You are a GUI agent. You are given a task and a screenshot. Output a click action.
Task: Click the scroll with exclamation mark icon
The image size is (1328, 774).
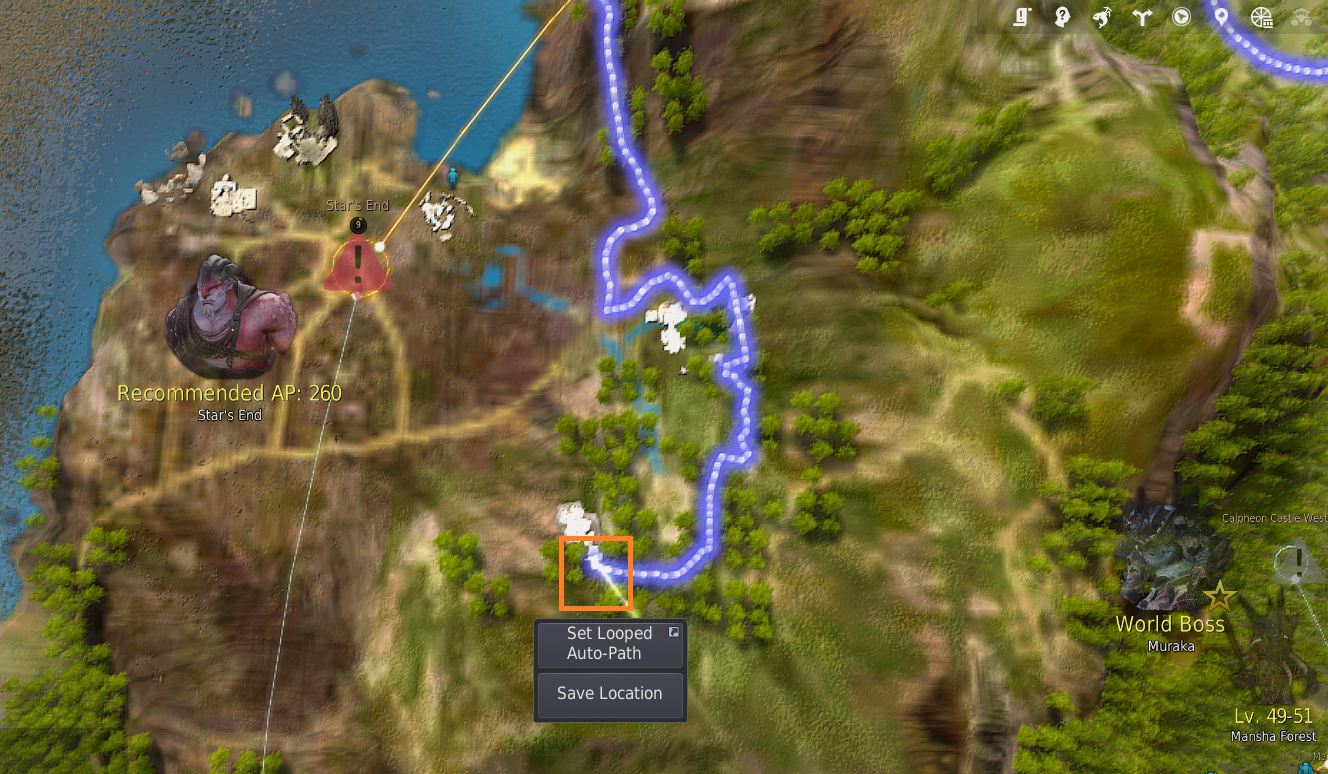click(1022, 17)
